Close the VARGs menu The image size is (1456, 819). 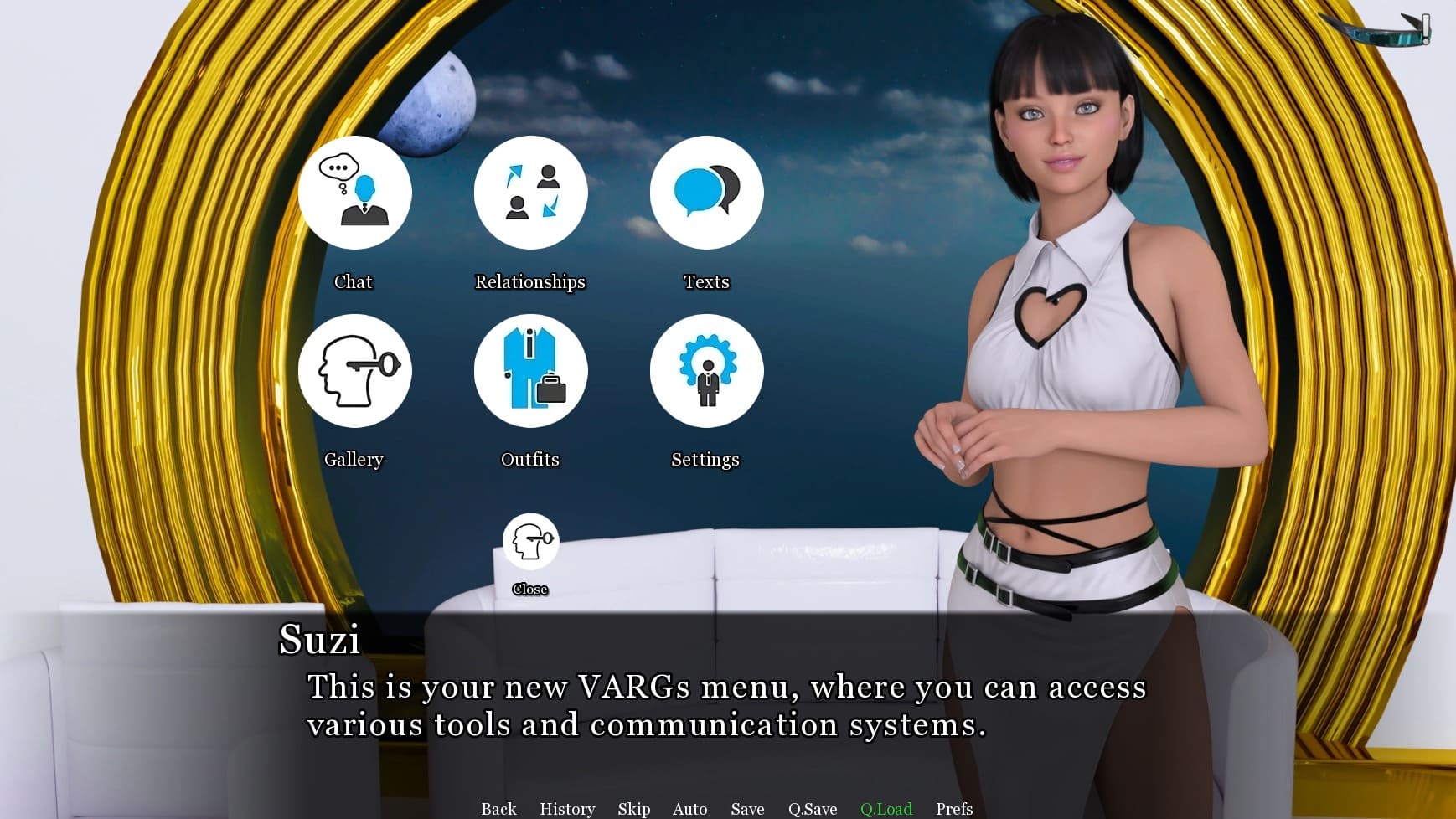(530, 542)
